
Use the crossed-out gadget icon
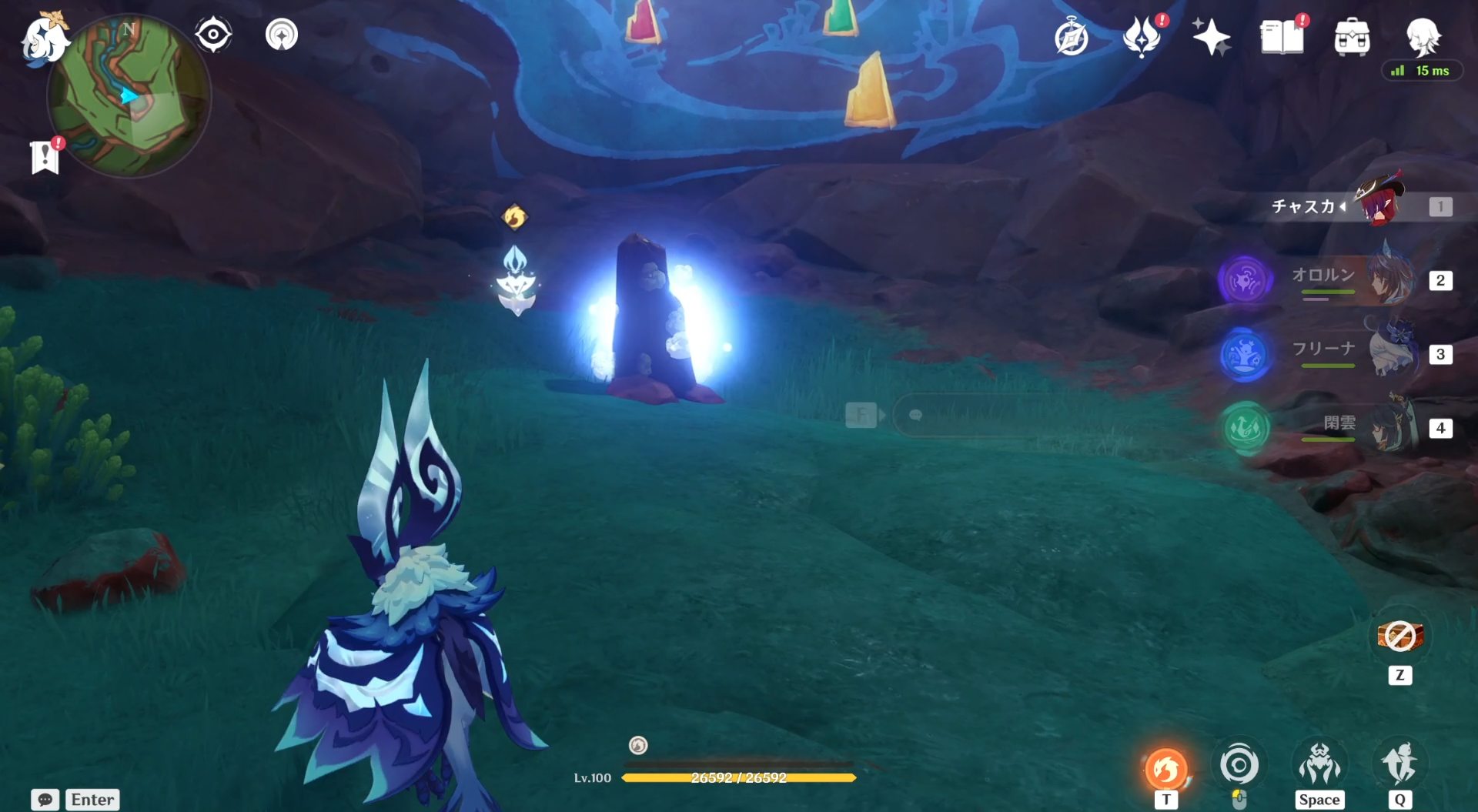(1399, 637)
